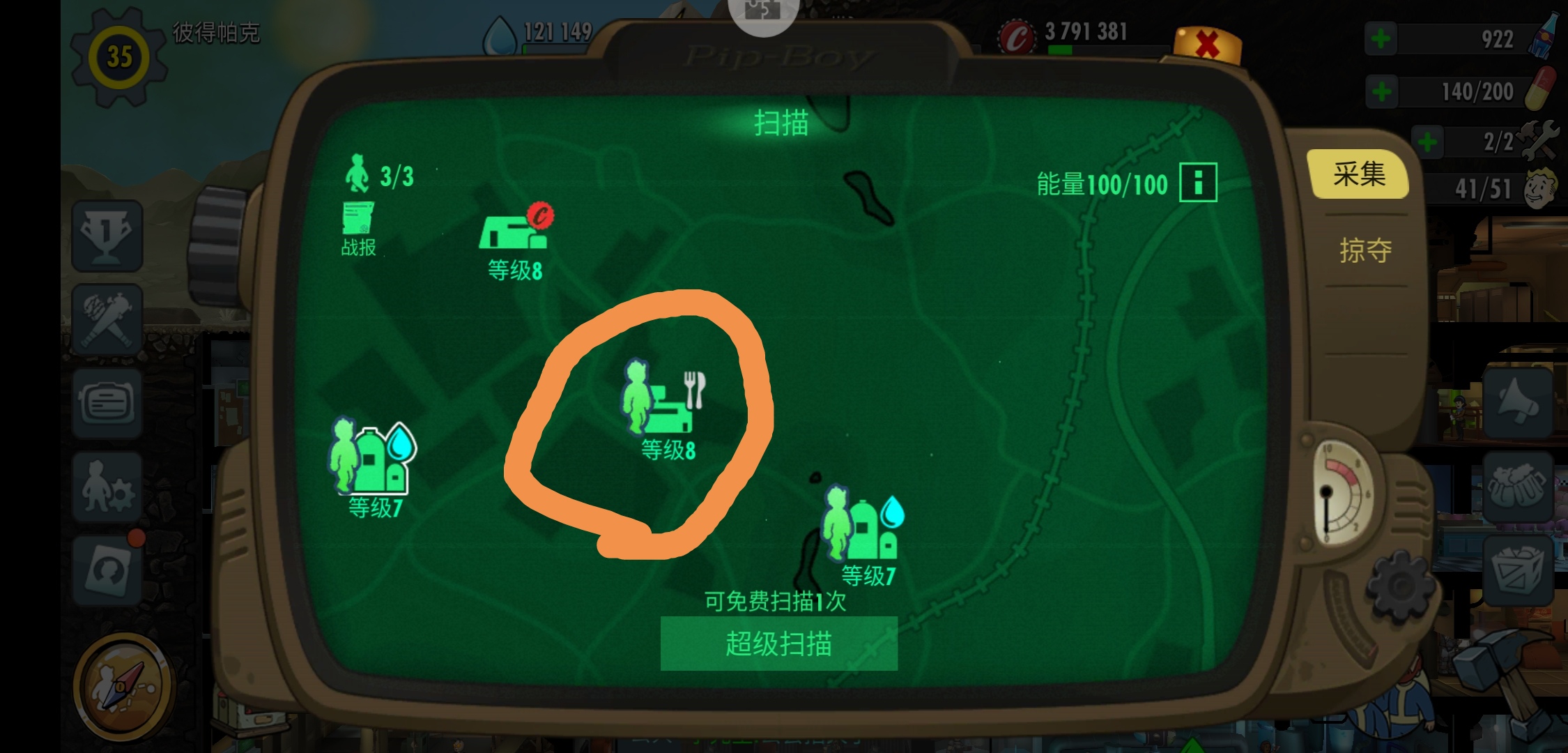Open the dweller management settings icon

pyautogui.click(x=106, y=488)
